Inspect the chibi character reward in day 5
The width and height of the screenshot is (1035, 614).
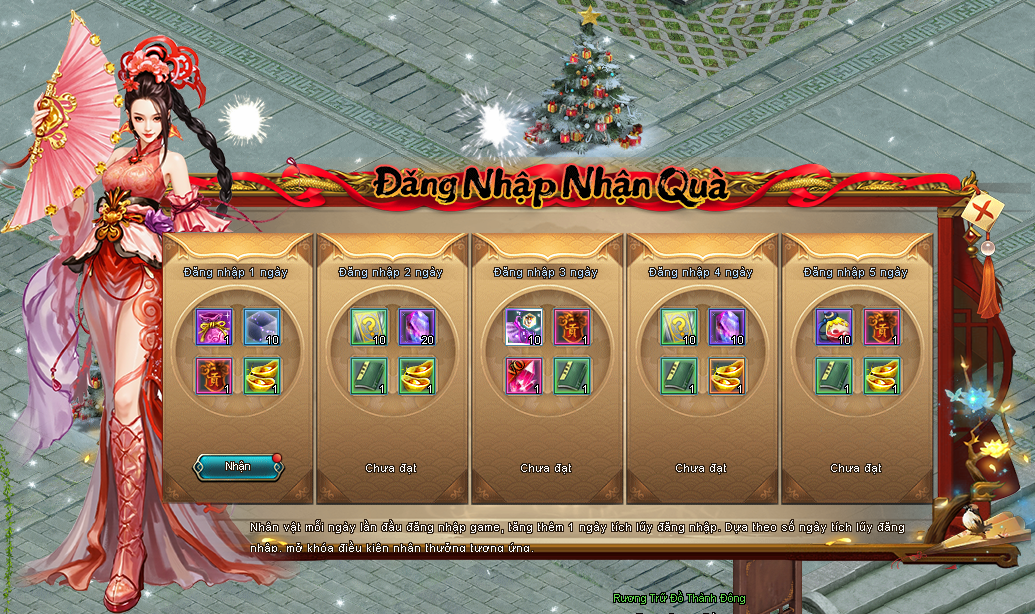pos(833,327)
